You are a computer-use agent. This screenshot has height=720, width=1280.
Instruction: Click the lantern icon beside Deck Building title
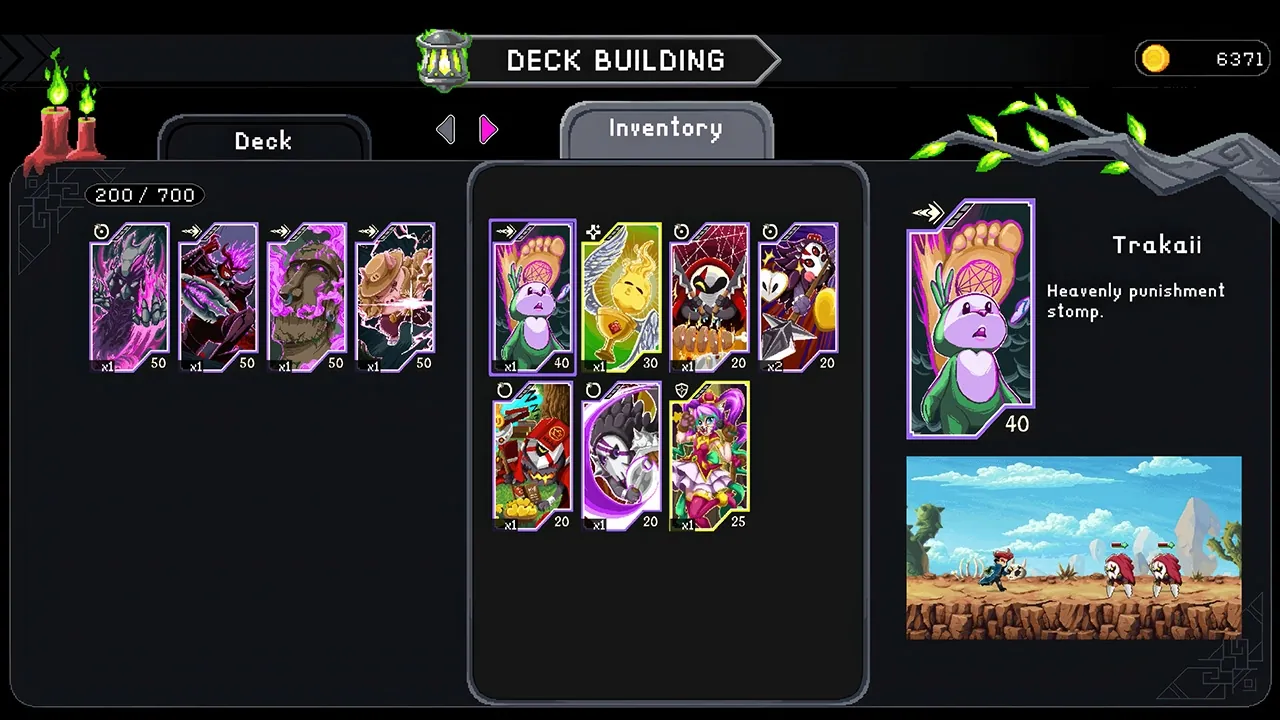coord(443,60)
